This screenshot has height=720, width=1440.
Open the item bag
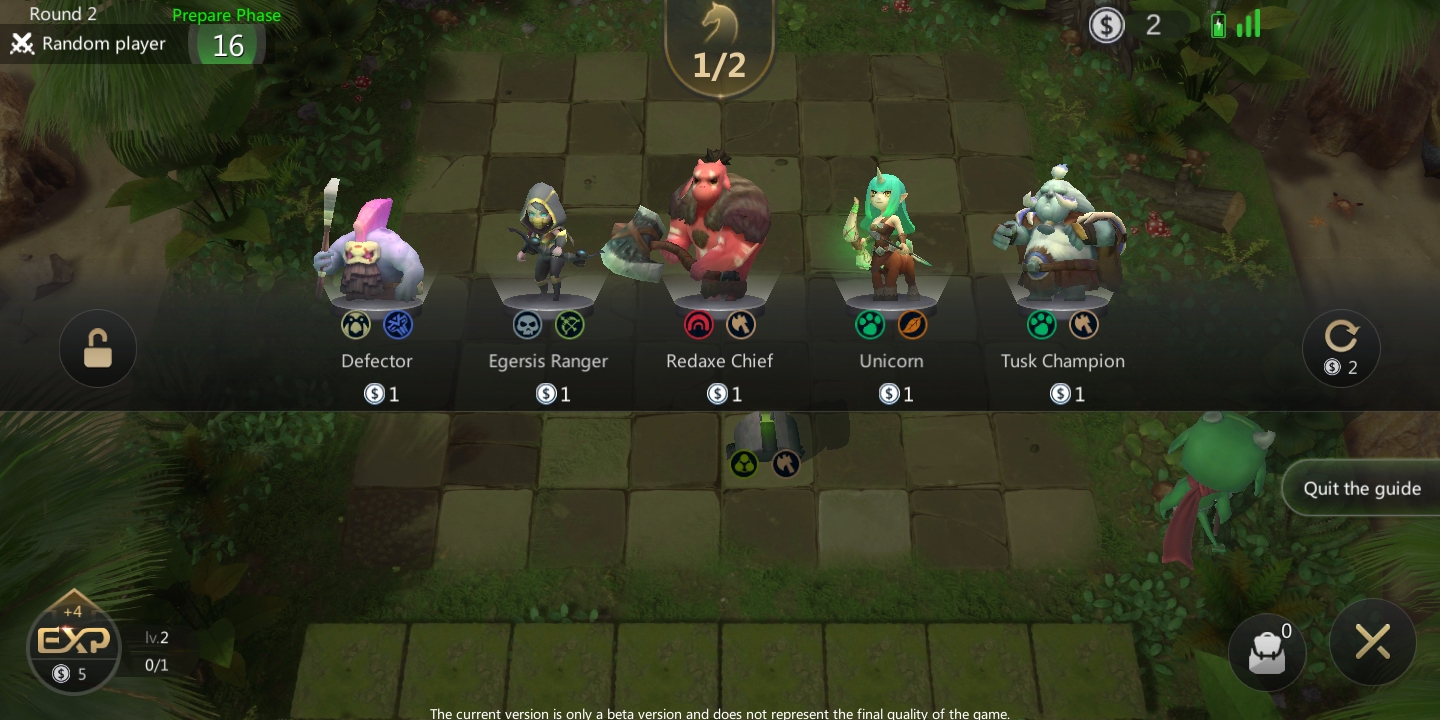pyautogui.click(x=1267, y=652)
